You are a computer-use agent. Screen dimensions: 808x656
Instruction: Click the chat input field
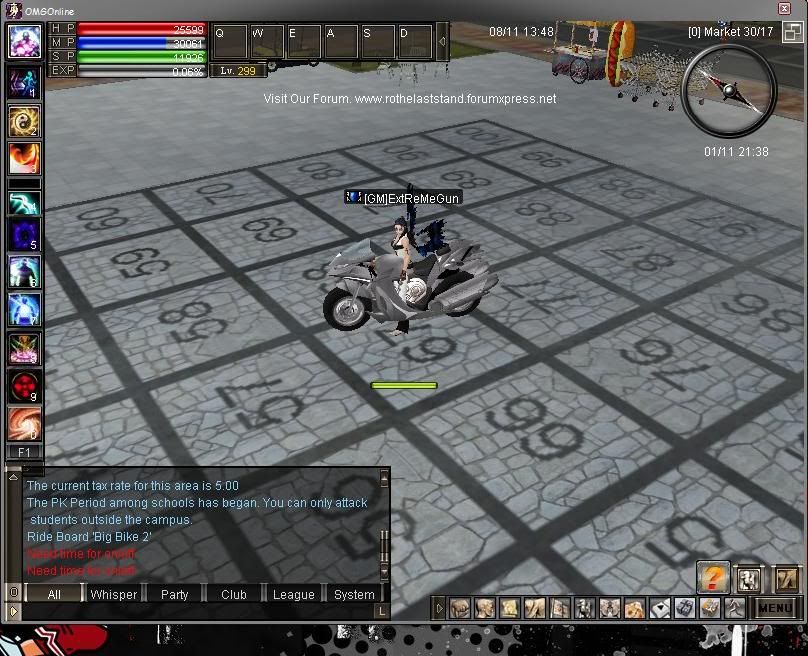click(x=200, y=610)
